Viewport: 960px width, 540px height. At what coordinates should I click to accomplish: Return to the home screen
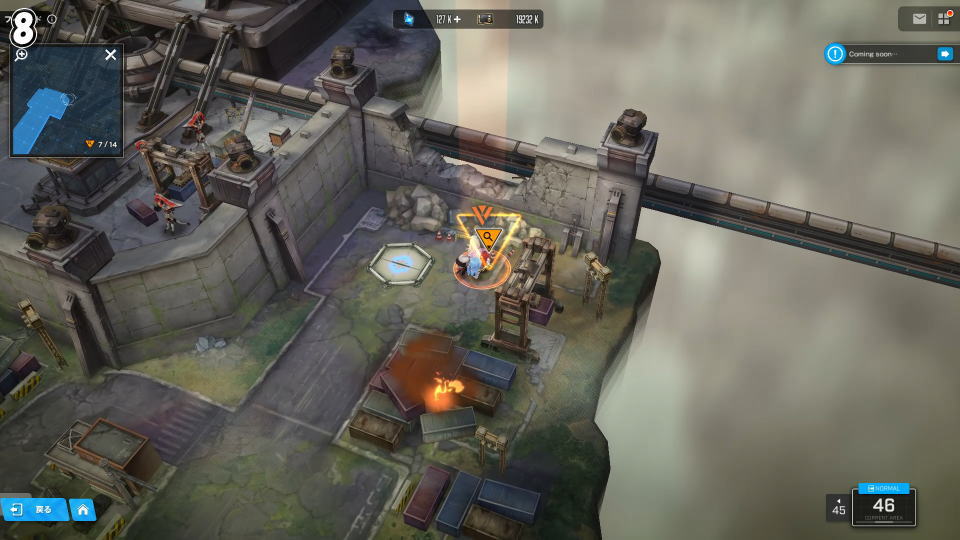click(x=83, y=509)
